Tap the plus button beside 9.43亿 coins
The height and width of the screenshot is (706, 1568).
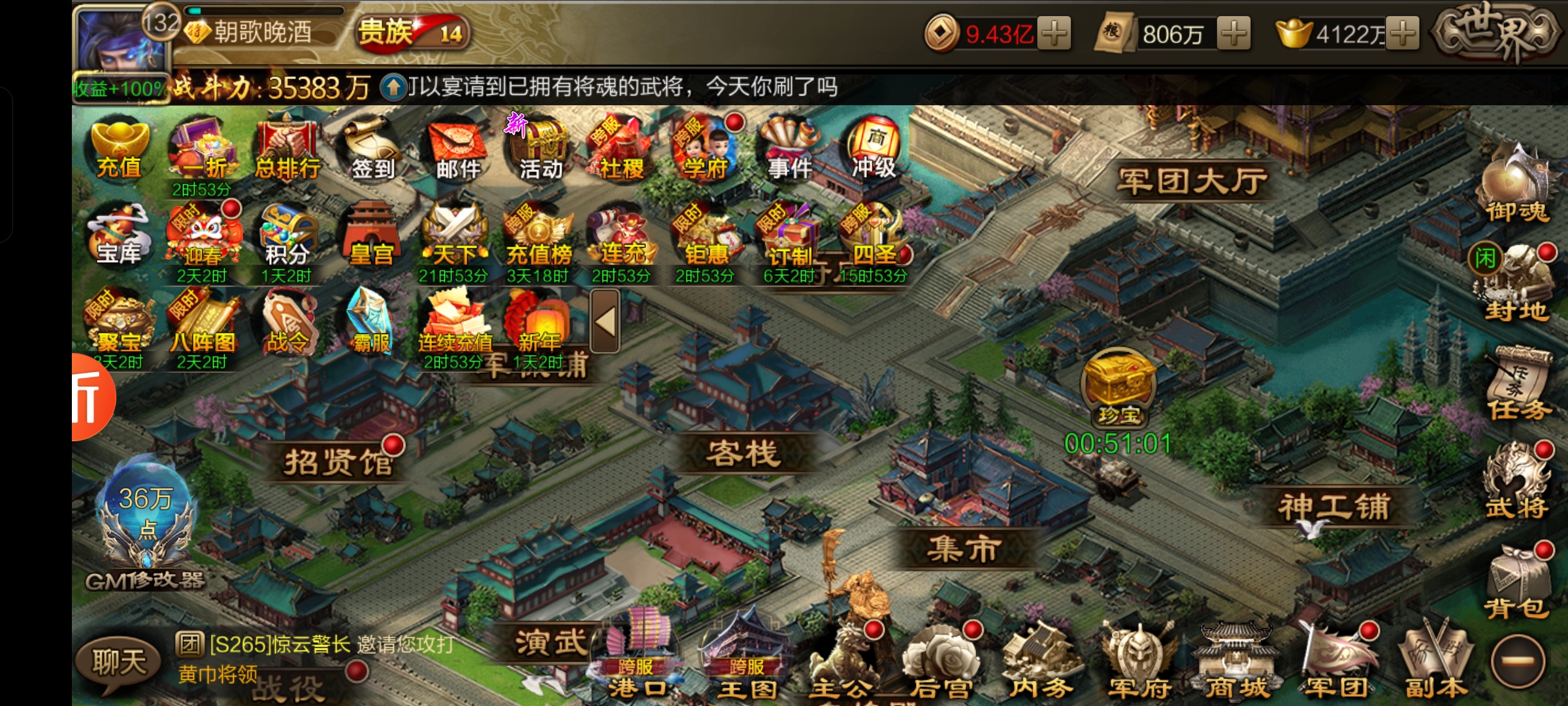pyautogui.click(x=1054, y=33)
